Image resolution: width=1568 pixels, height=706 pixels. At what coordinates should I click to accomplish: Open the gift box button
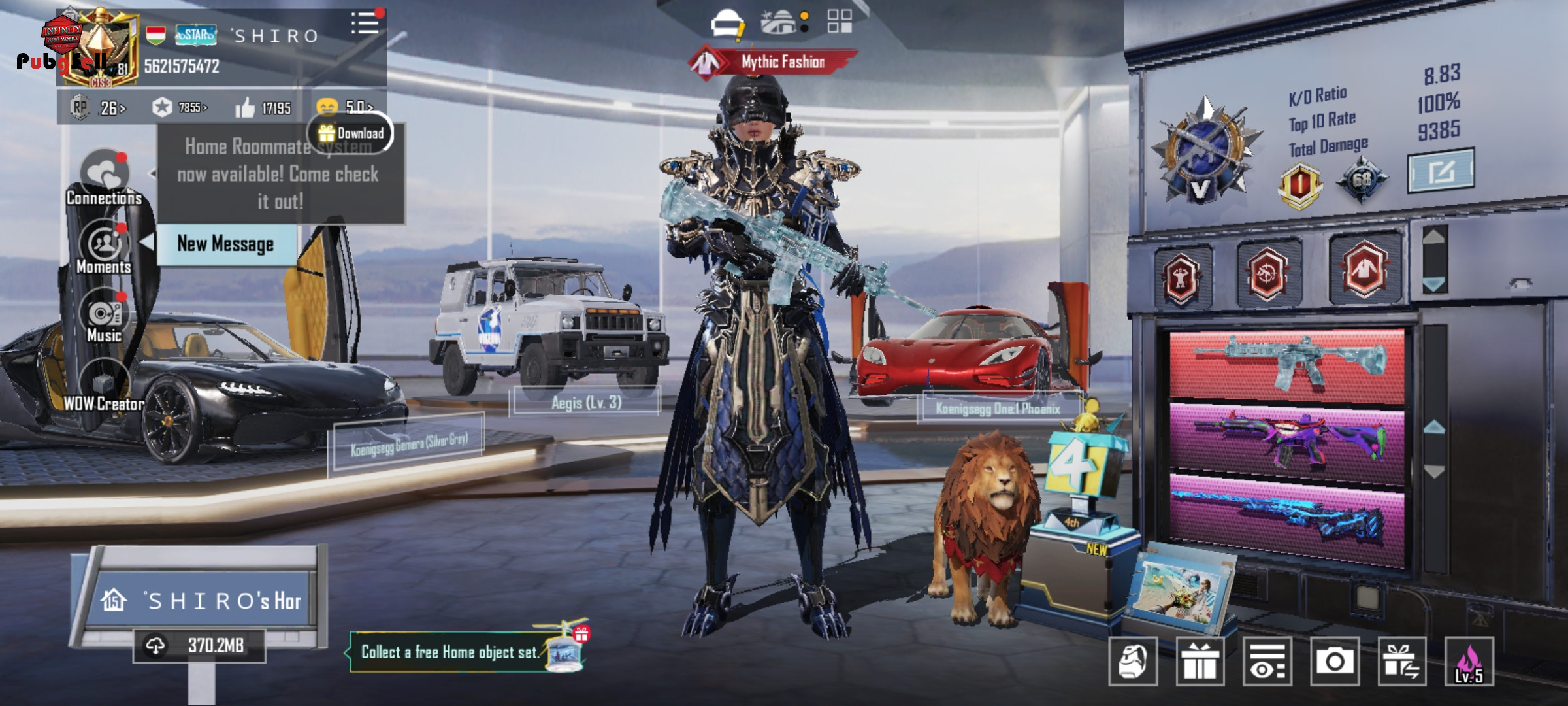[1200, 662]
